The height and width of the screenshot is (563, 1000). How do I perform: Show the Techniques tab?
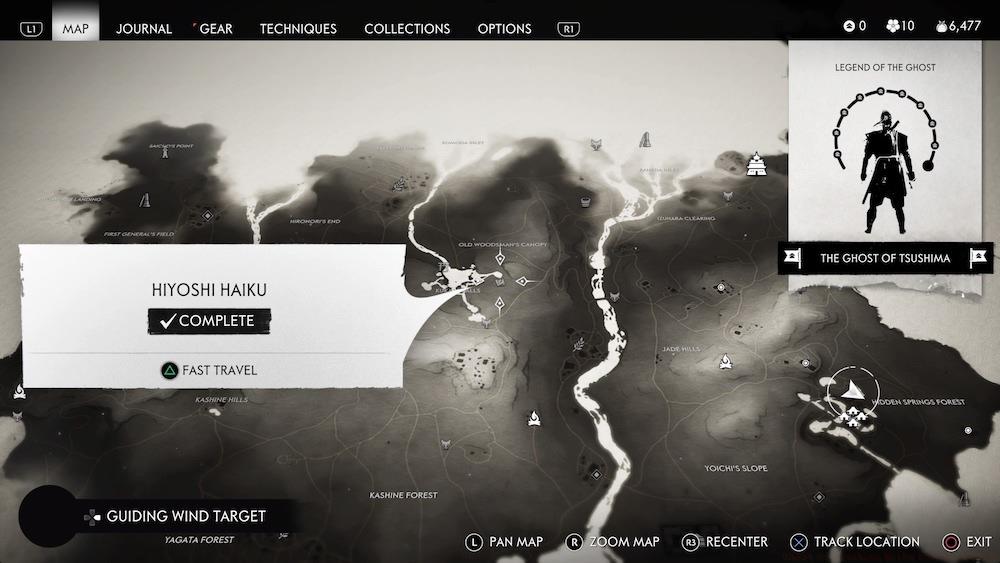point(298,28)
